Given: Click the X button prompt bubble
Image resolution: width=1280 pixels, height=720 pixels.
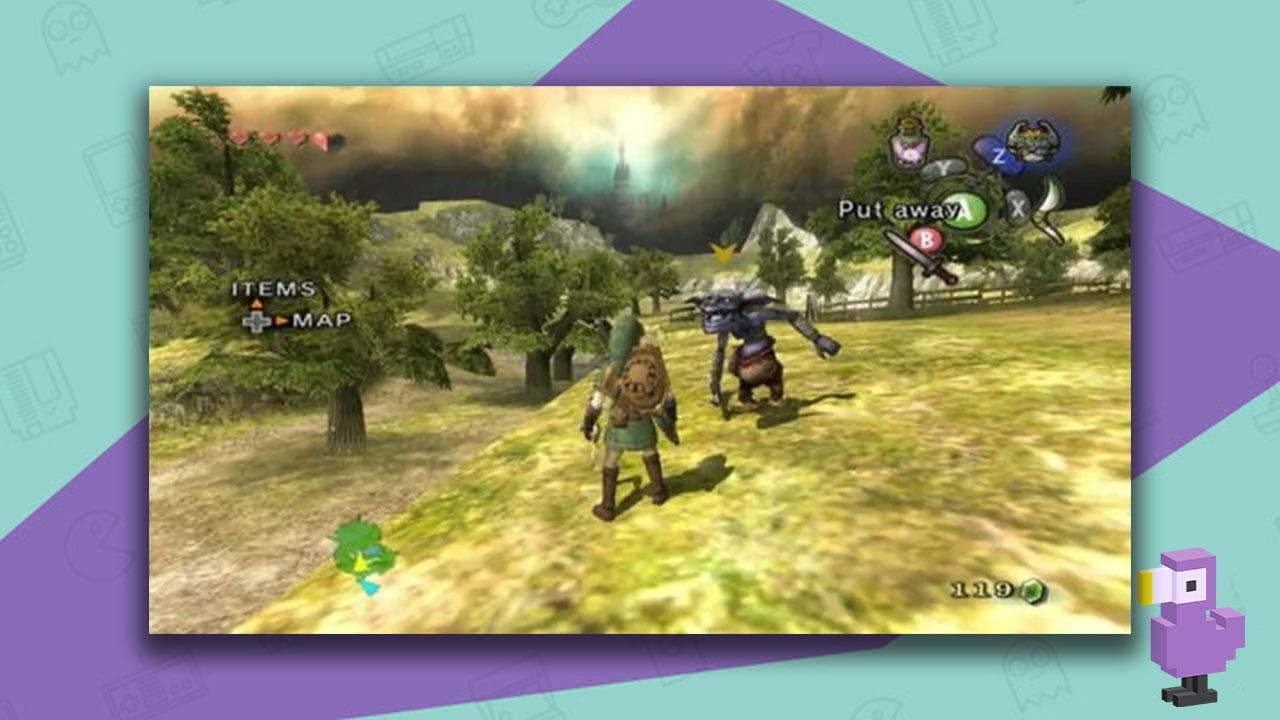Looking at the screenshot, I should pos(1017,208).
